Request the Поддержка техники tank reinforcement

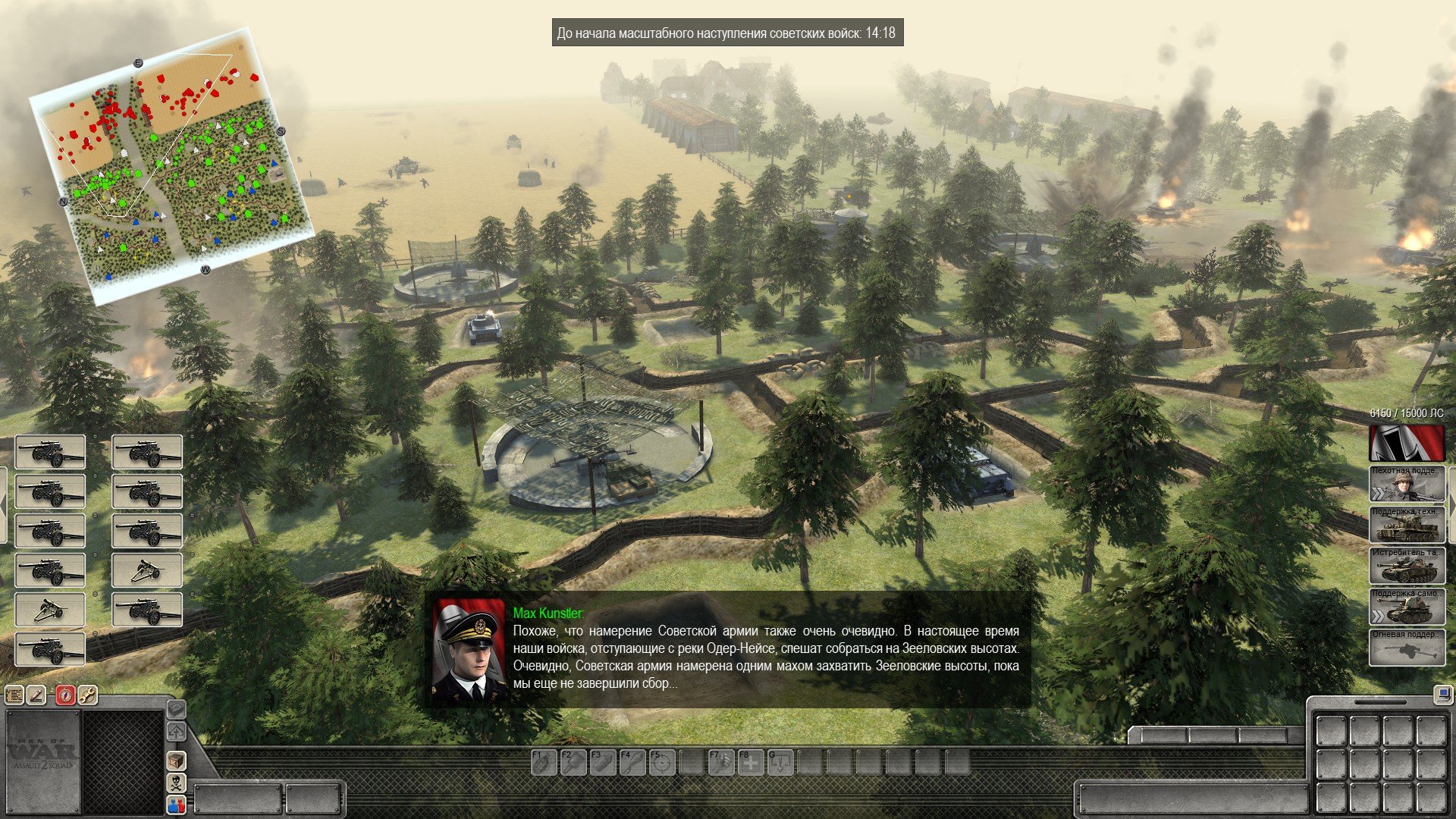1407,525
